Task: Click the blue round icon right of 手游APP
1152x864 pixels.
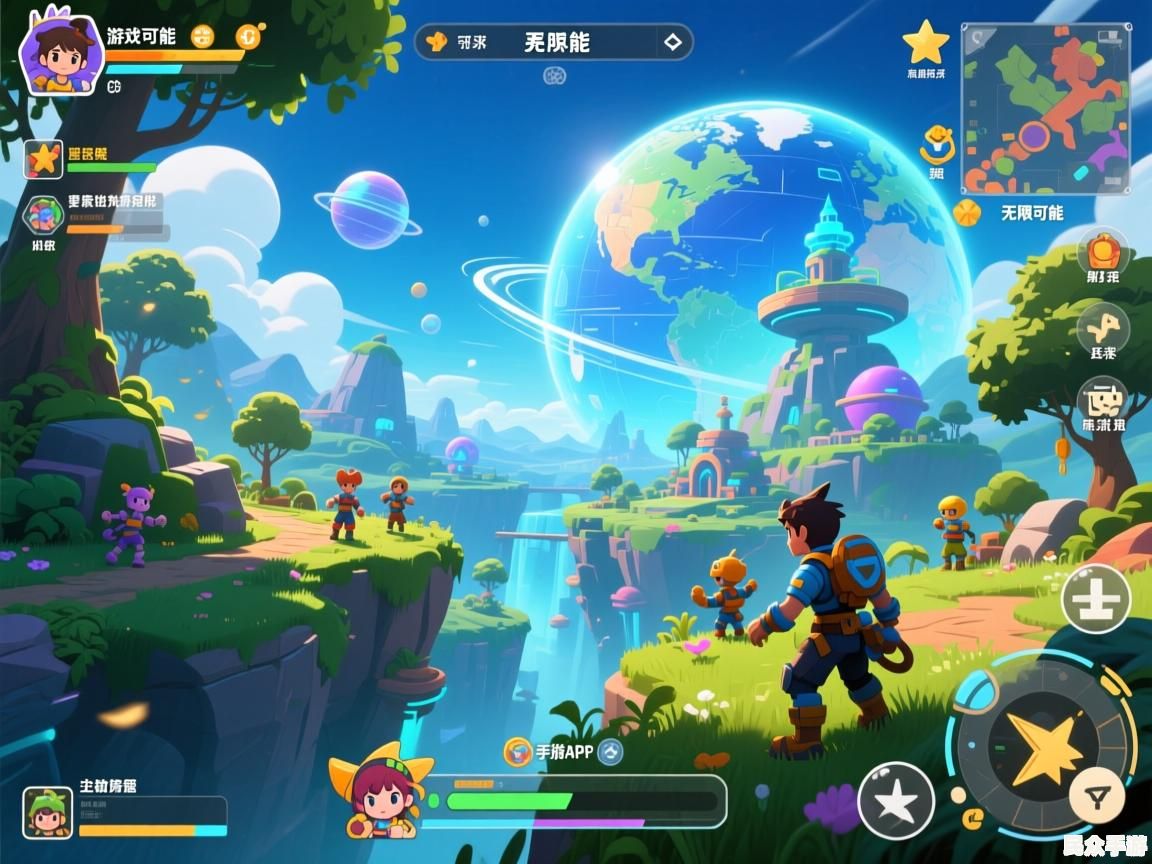Action: coord(611,752)
